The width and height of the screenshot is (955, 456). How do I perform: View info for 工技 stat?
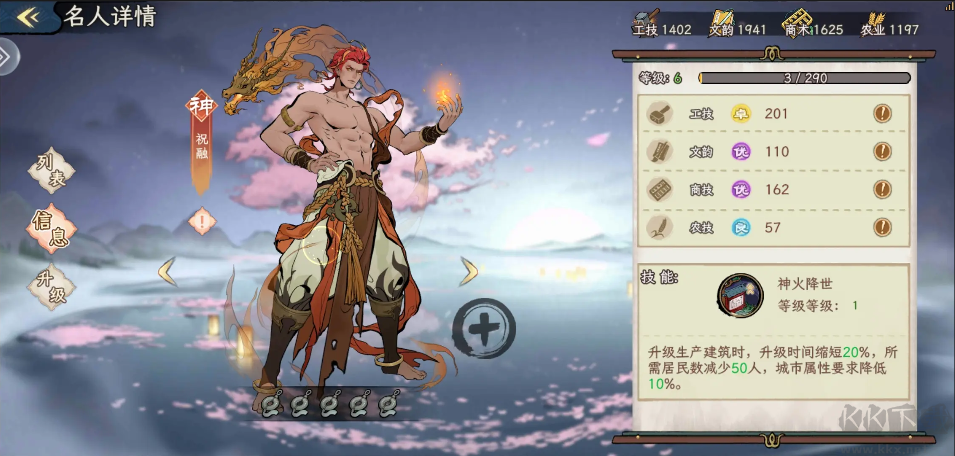883,114
